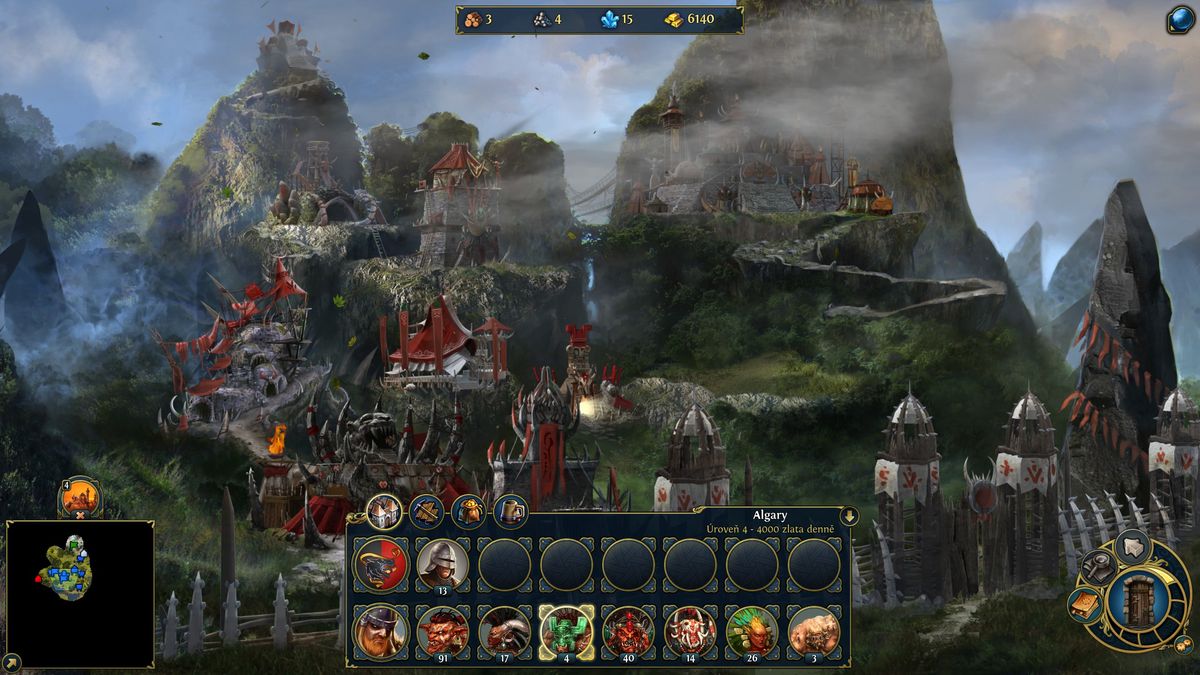1200x675 pixels.
Task: Select the helmeted soldier stack of 13
Action: (x=442, y=565)
